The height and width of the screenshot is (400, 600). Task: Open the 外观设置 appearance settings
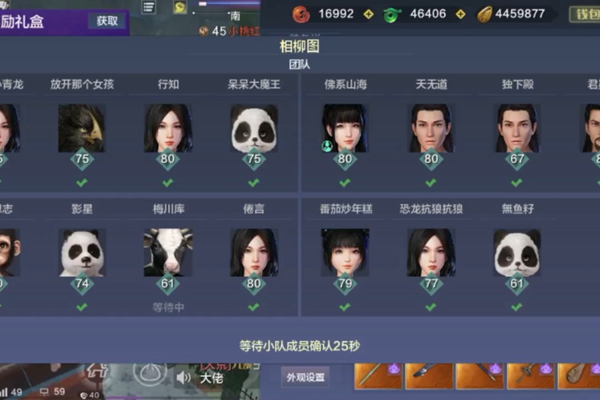pos(305,377)
